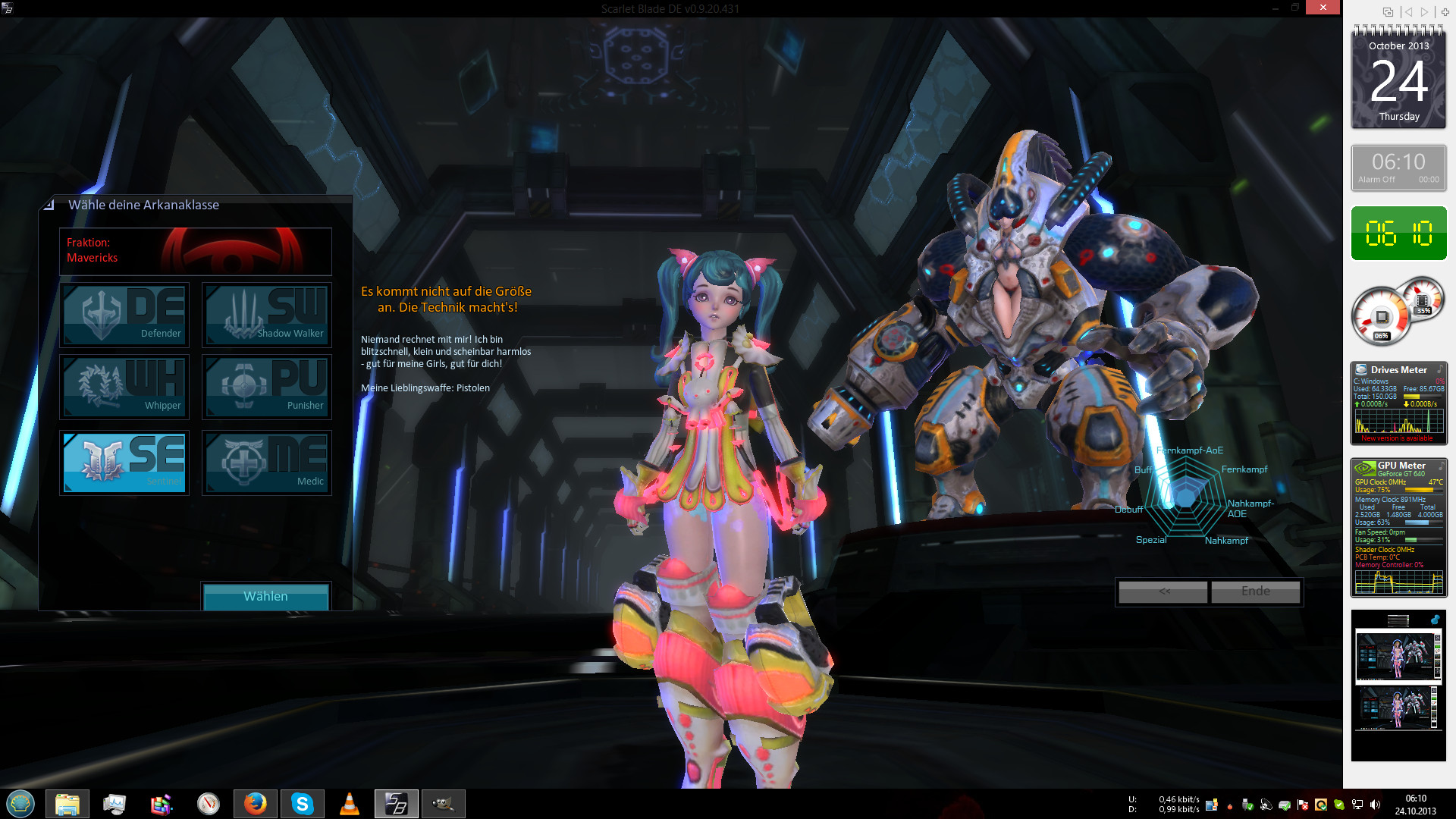
Task: Click the Ende button to exit
Action: tap(1255, 591)
